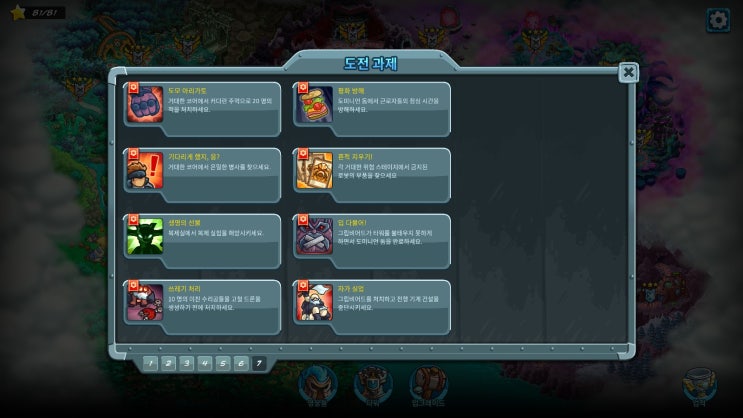
Task: View challenge page 6
Action: coord(241,363)
